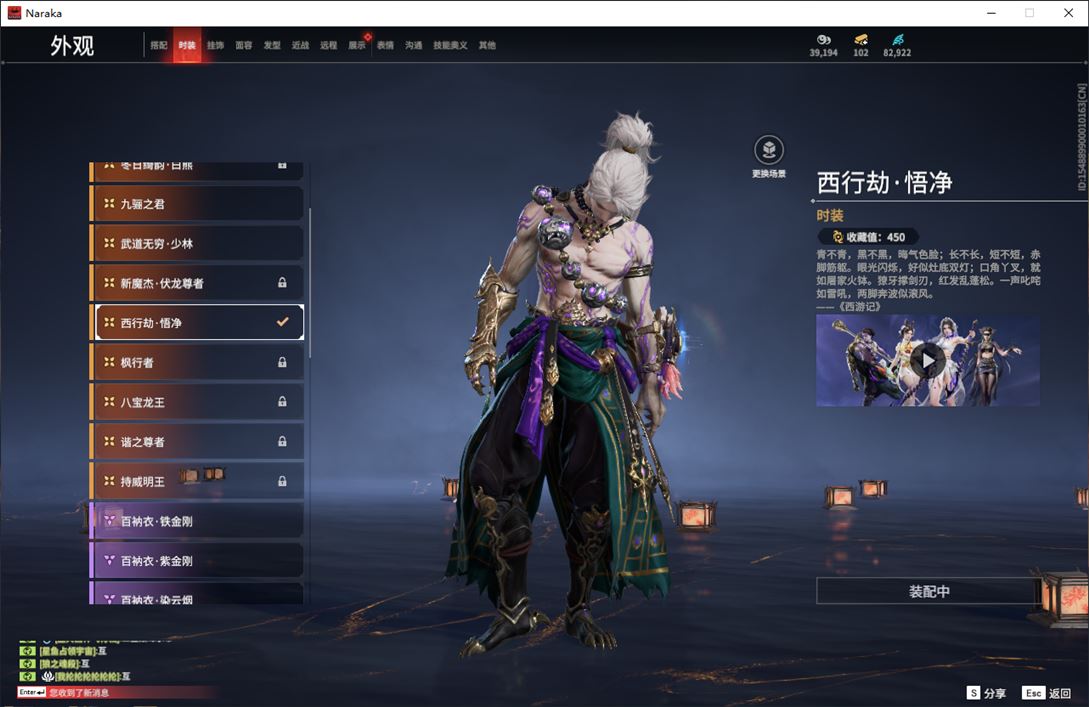Switch to the 技能奥义 tab
The image size is (1089, 707).
click(450, 46)
